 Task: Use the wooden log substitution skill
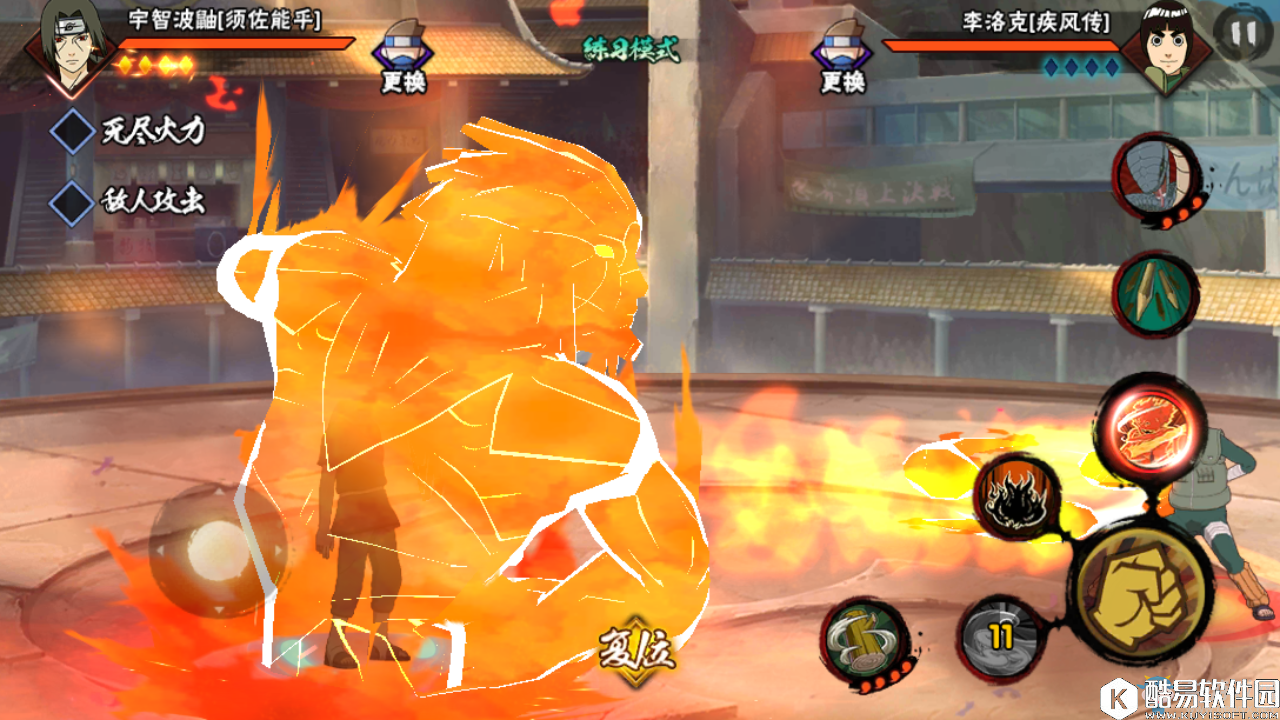(x=862, y=640)
